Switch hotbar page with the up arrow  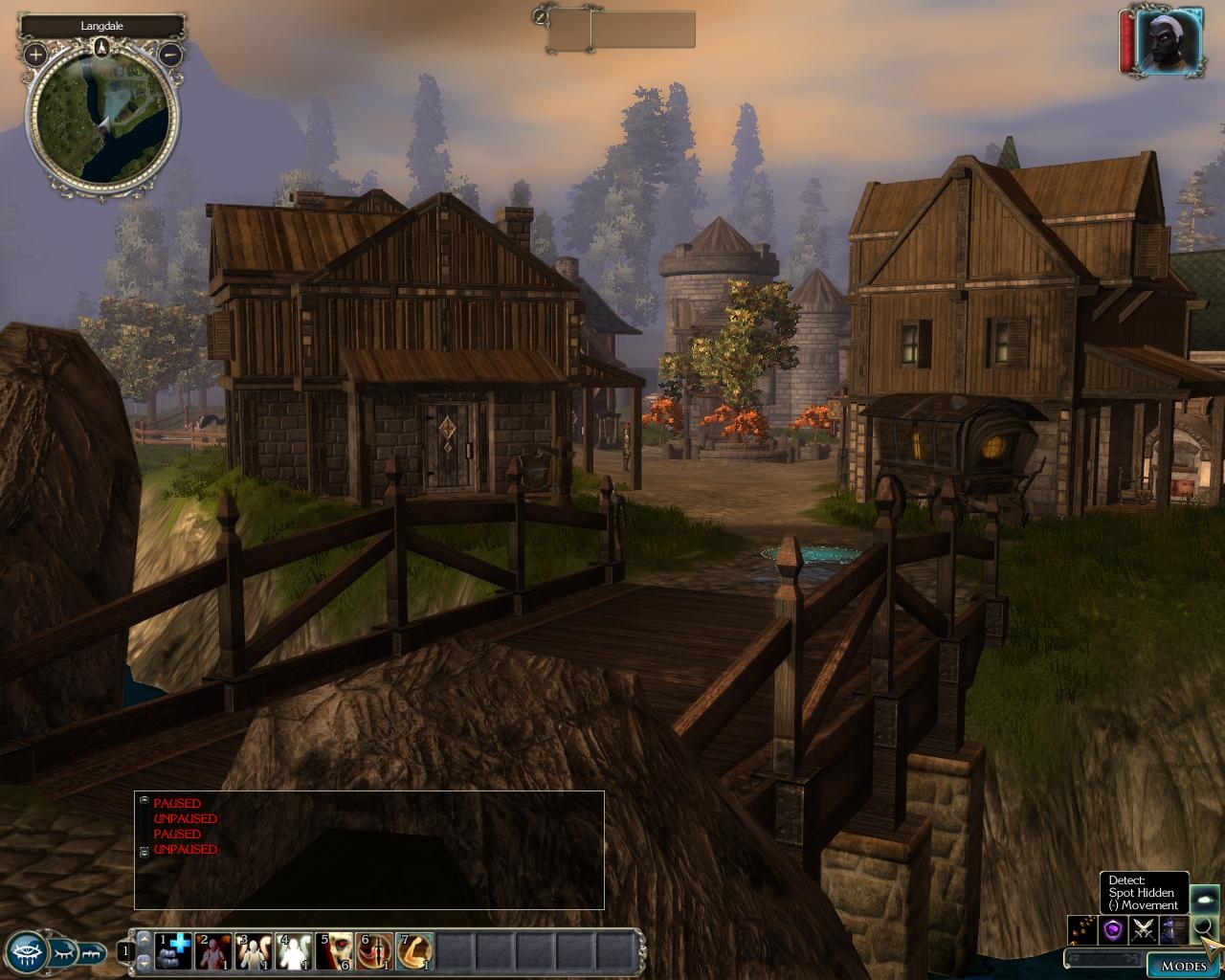144,938
